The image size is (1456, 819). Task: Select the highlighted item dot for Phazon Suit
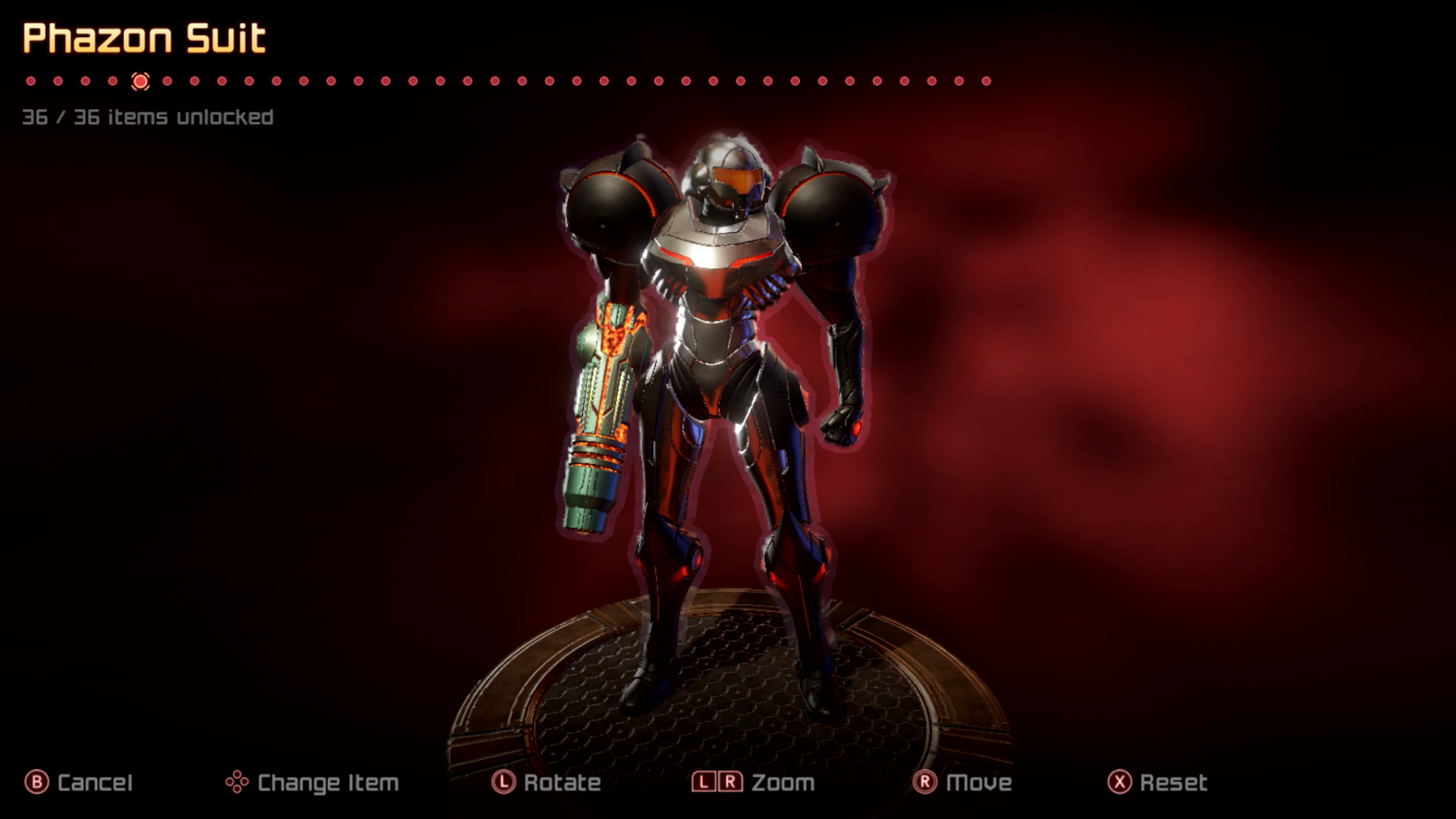140,81
